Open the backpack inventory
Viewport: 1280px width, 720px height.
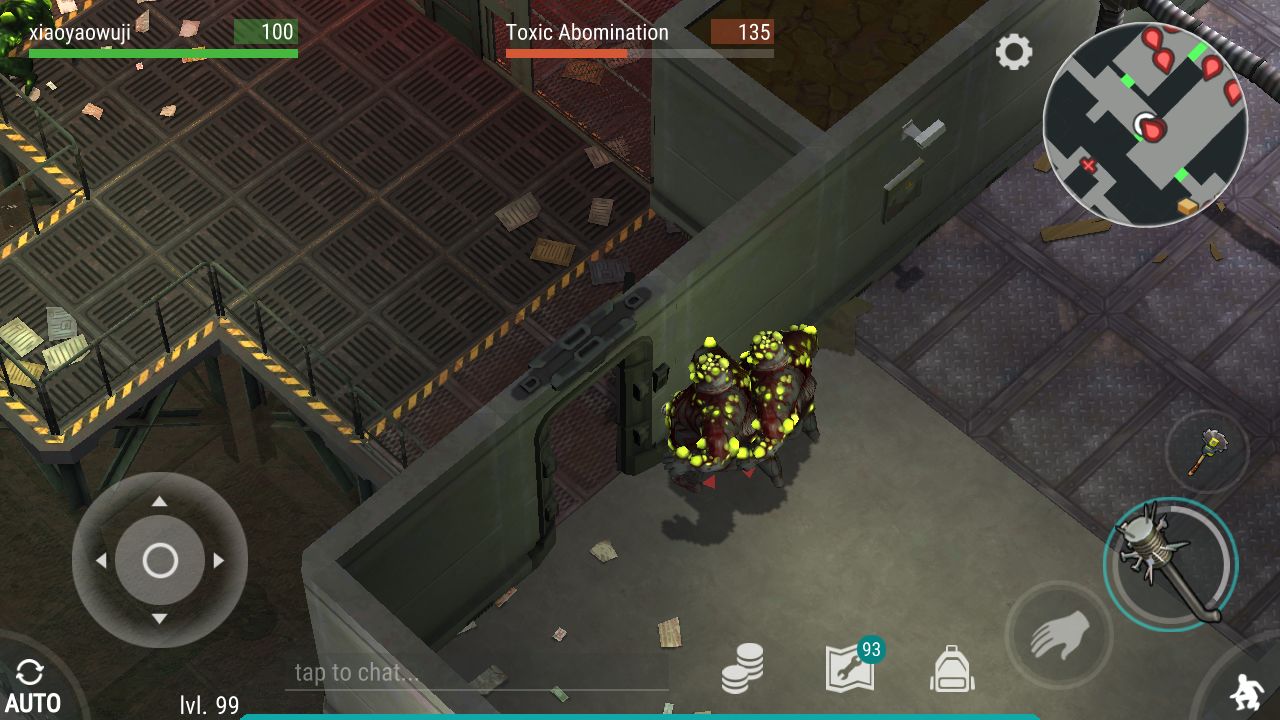(x=952, y=668)
